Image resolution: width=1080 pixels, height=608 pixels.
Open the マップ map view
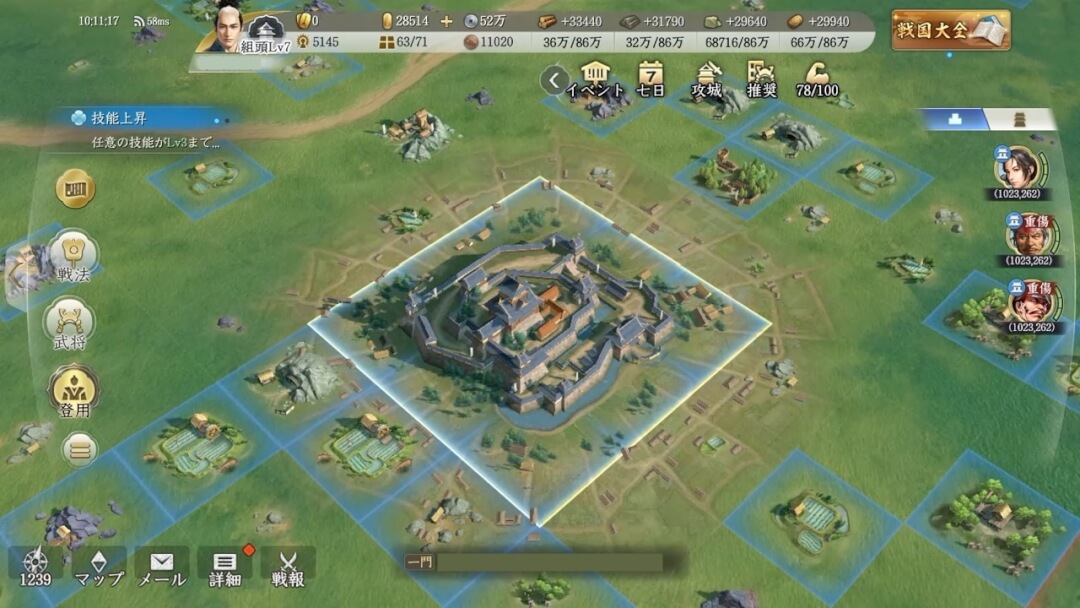tap(99, 567)
